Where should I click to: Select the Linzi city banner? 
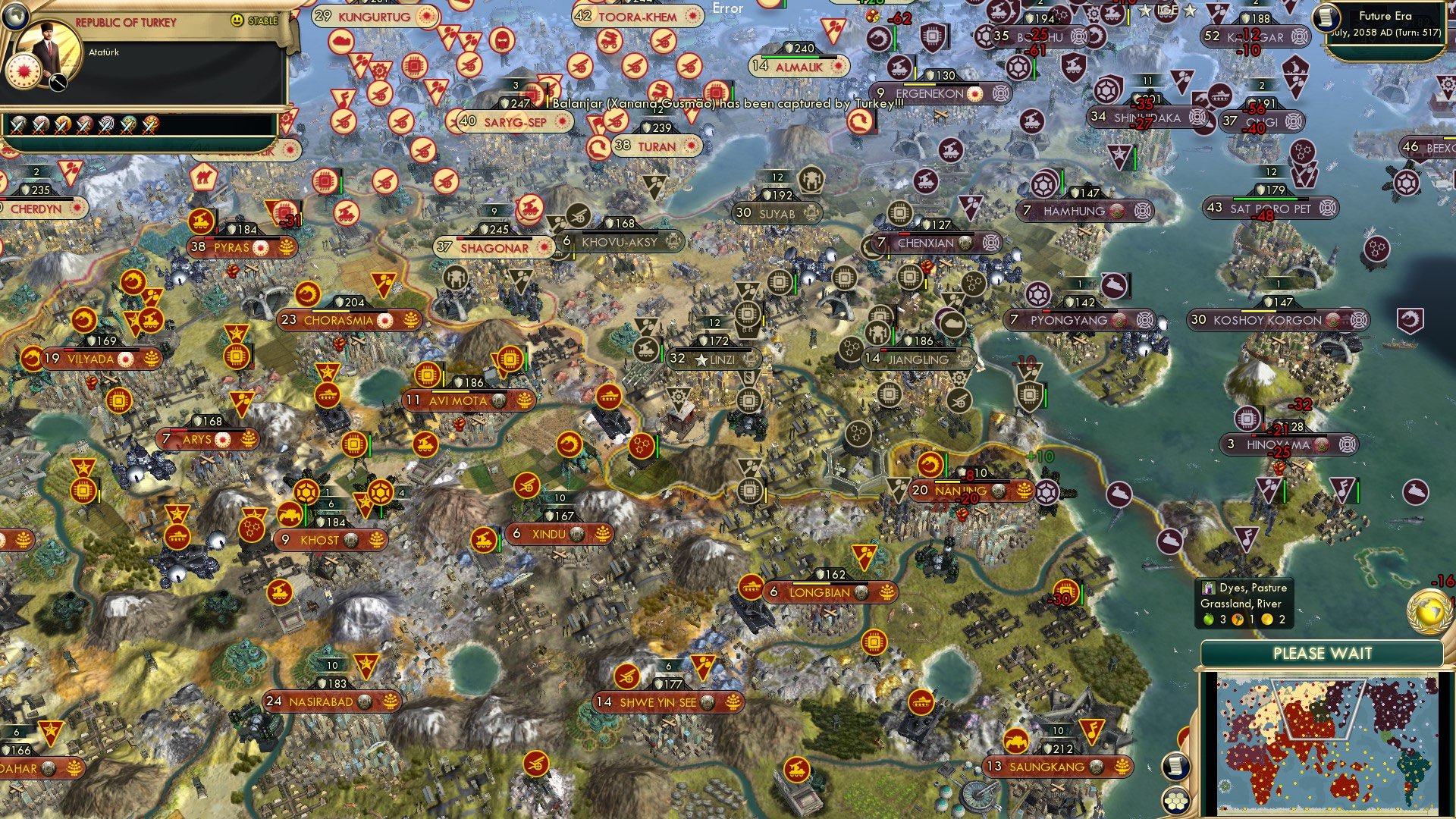pyautogui.click(x=714, y=359)
